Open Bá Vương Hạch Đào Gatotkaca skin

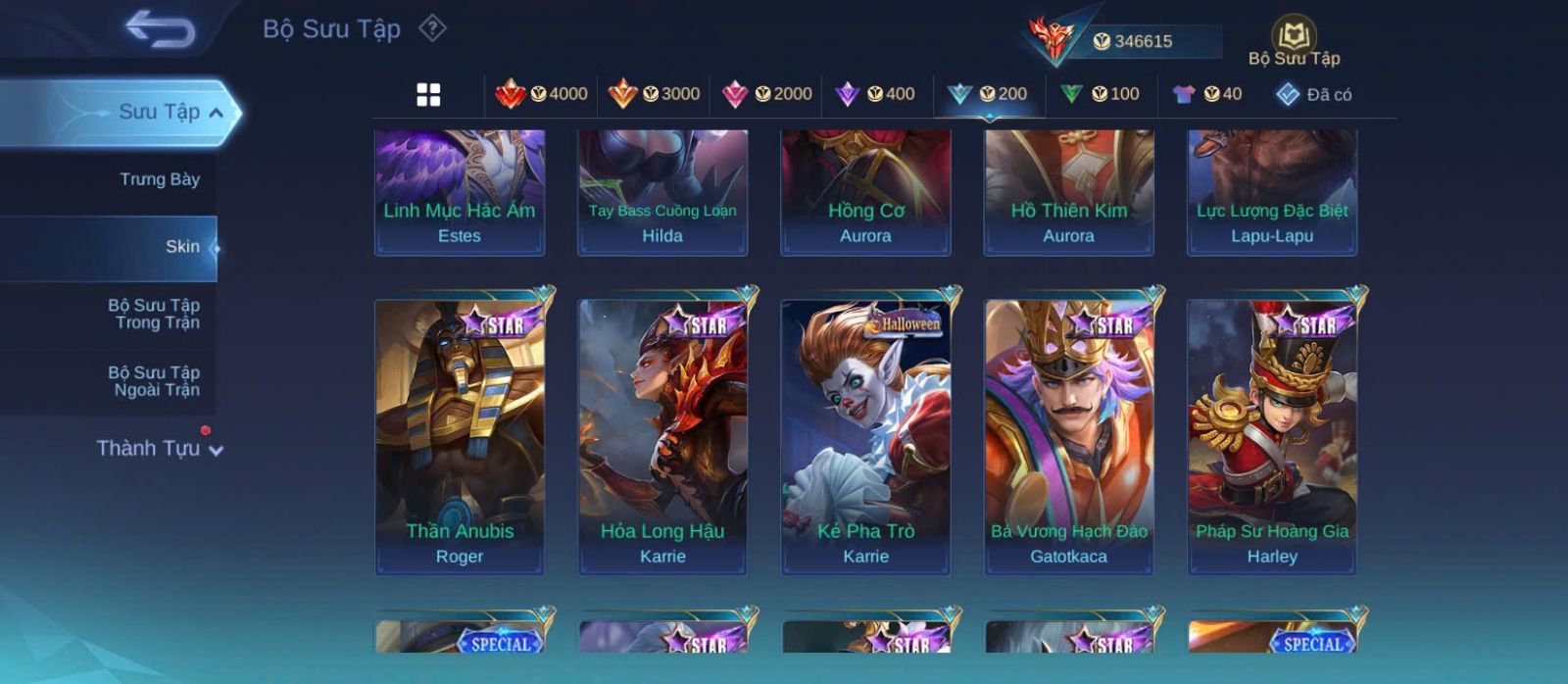[x=1068, y=436]
